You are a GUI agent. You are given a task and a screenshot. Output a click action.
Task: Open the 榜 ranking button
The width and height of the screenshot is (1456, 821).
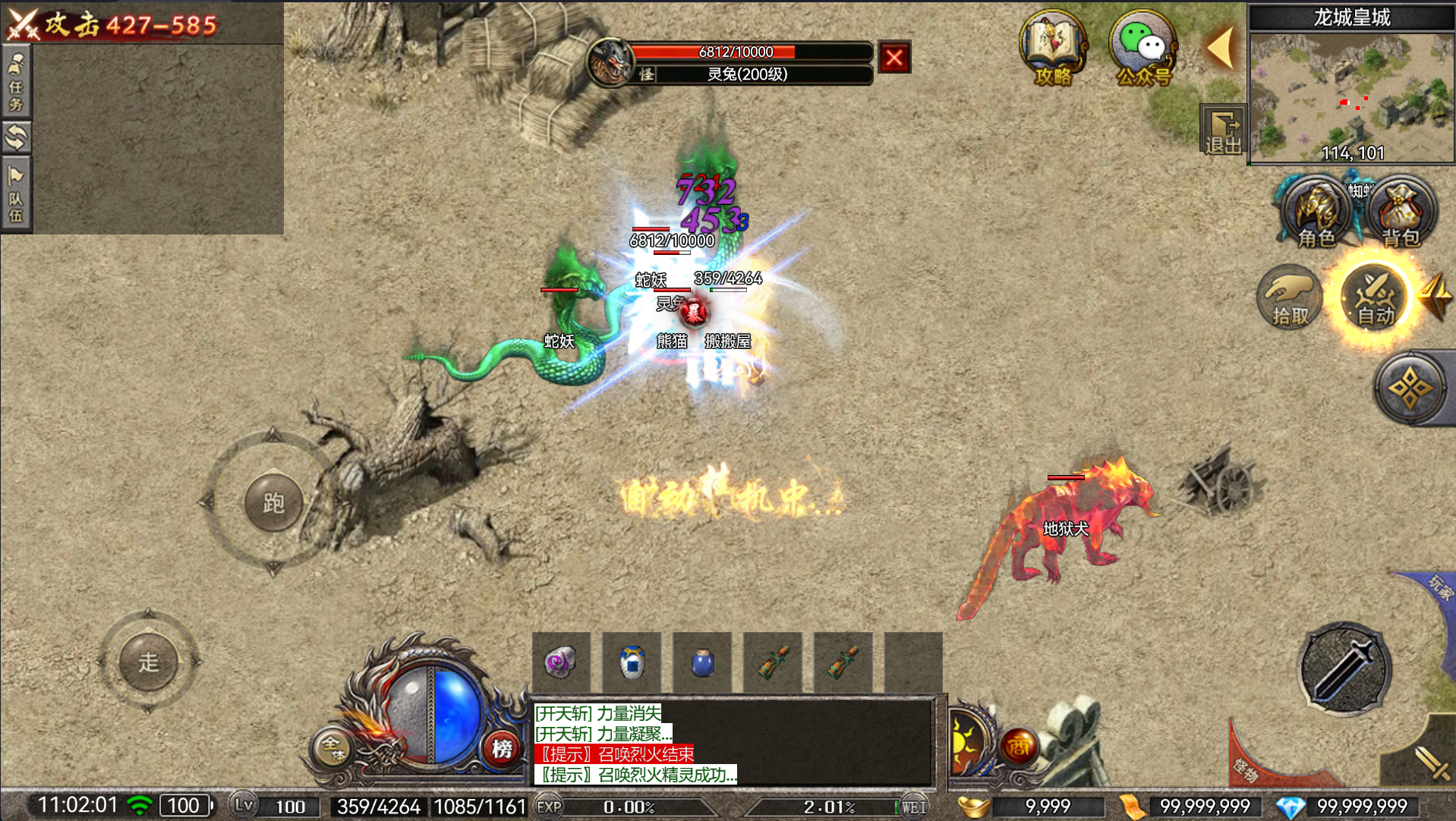[502, 749]
